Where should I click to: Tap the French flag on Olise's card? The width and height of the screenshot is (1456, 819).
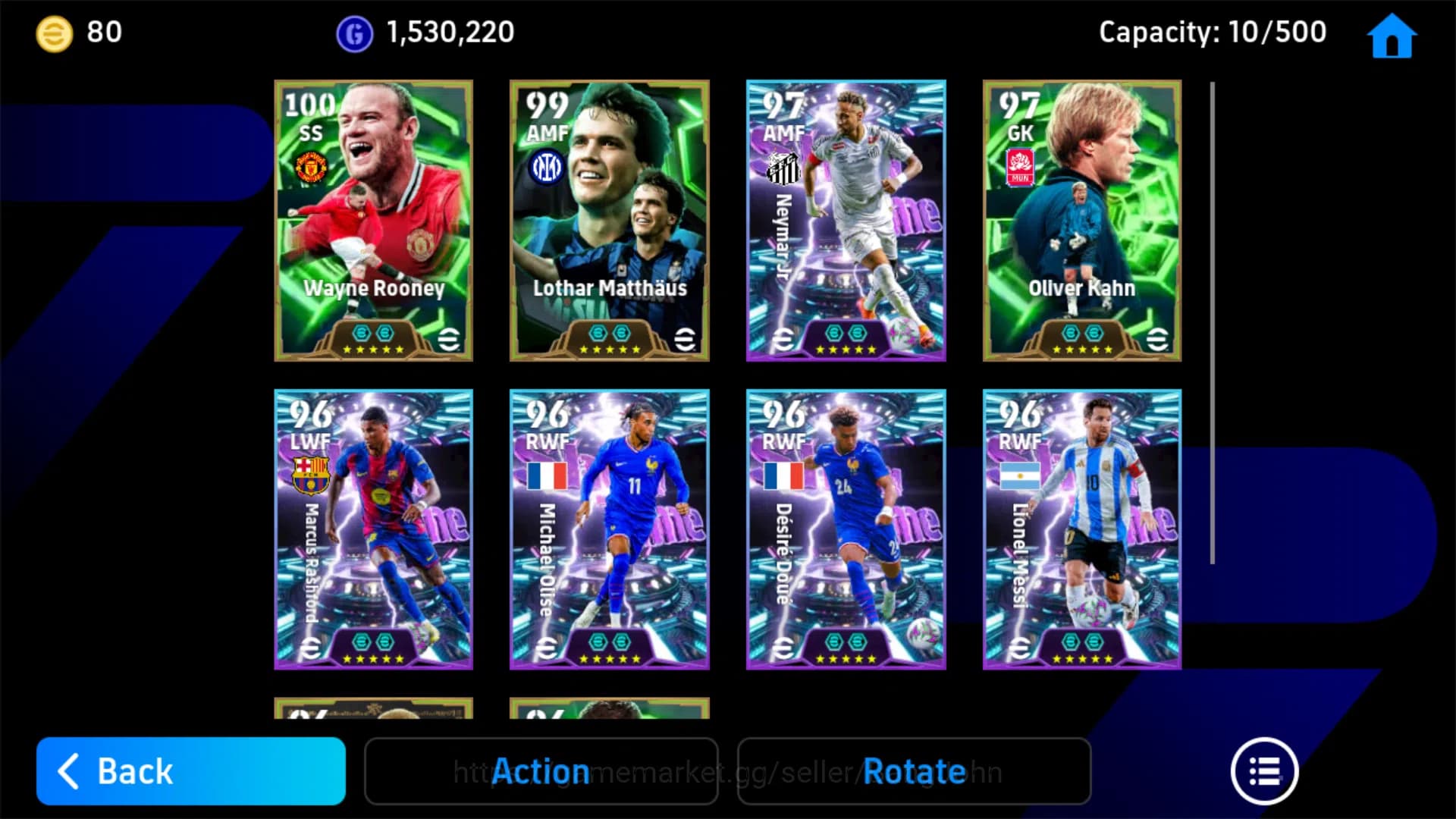pos(546,474)
